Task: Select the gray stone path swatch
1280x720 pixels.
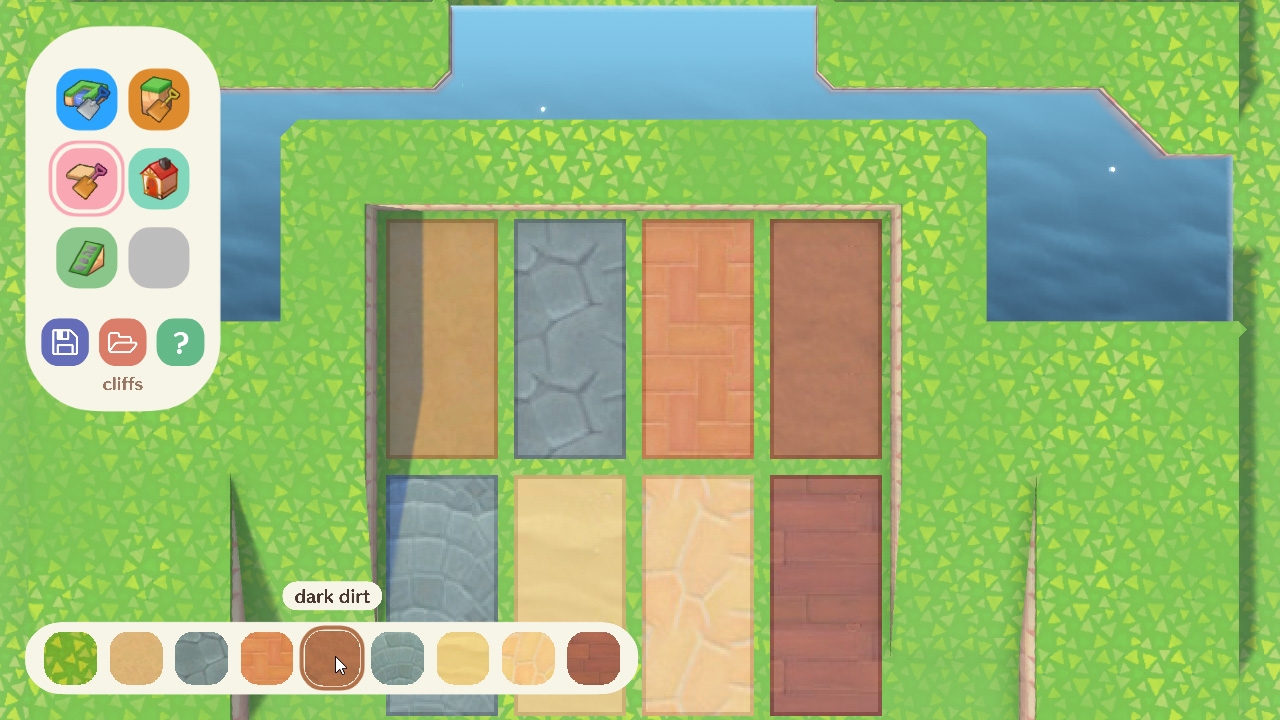Action: click(201, 658)
